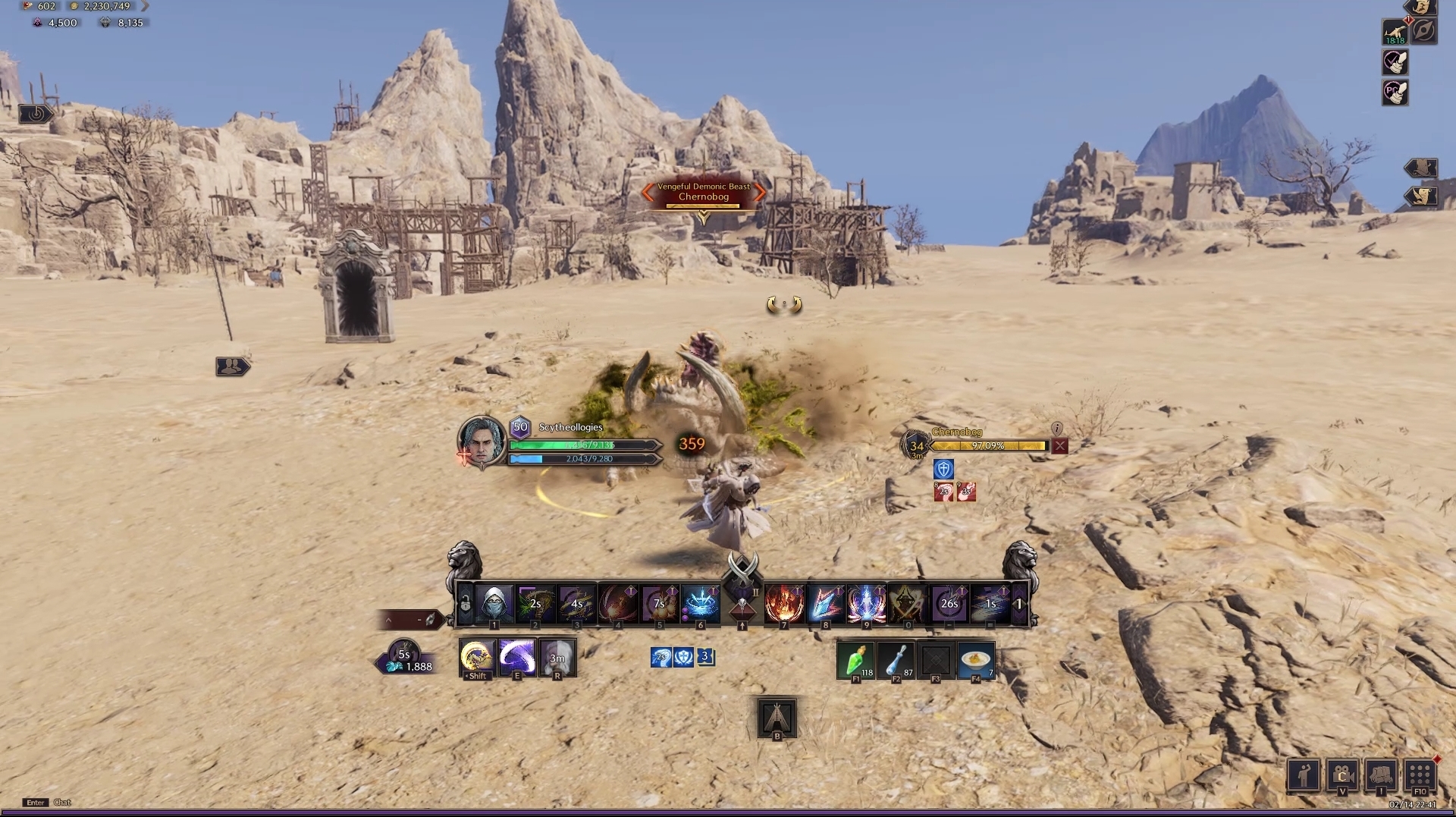Image resolution: width=1456 pixels, height=817 pixels.
Task: Open the emote gesture menu
Action: pos(1303,775)
